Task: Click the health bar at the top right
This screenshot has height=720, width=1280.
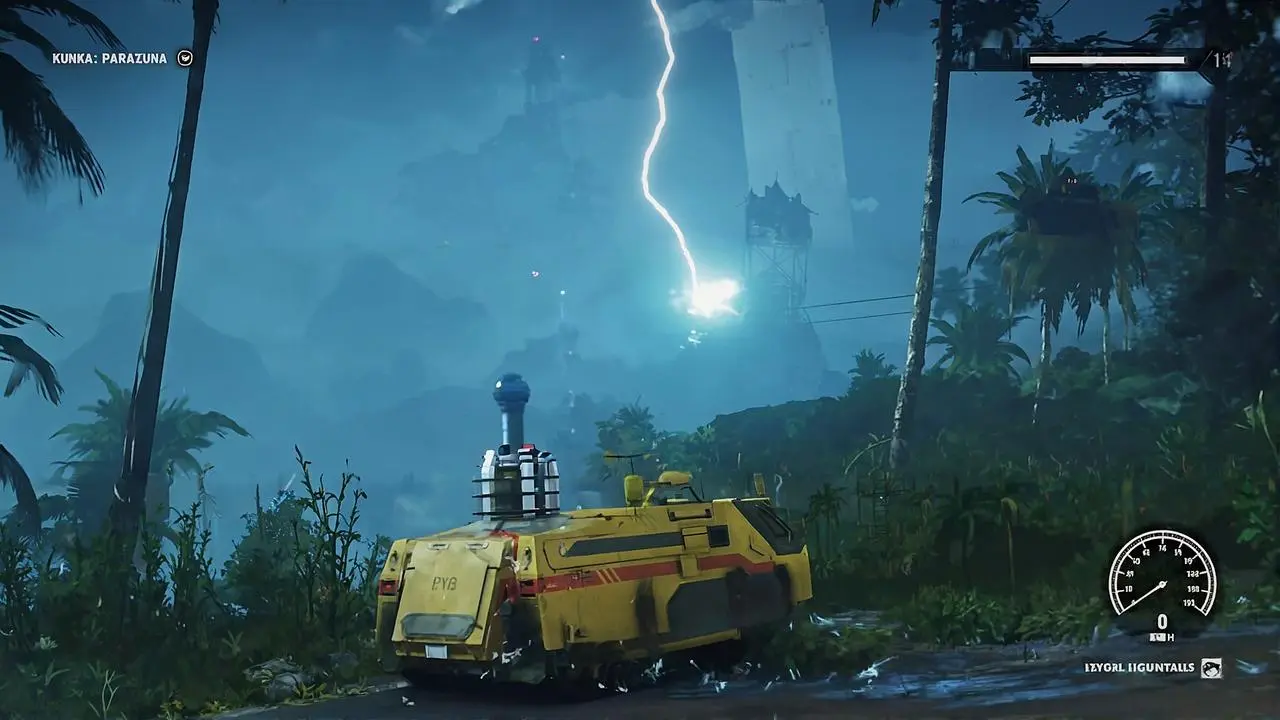Action: coord(1108,59)
